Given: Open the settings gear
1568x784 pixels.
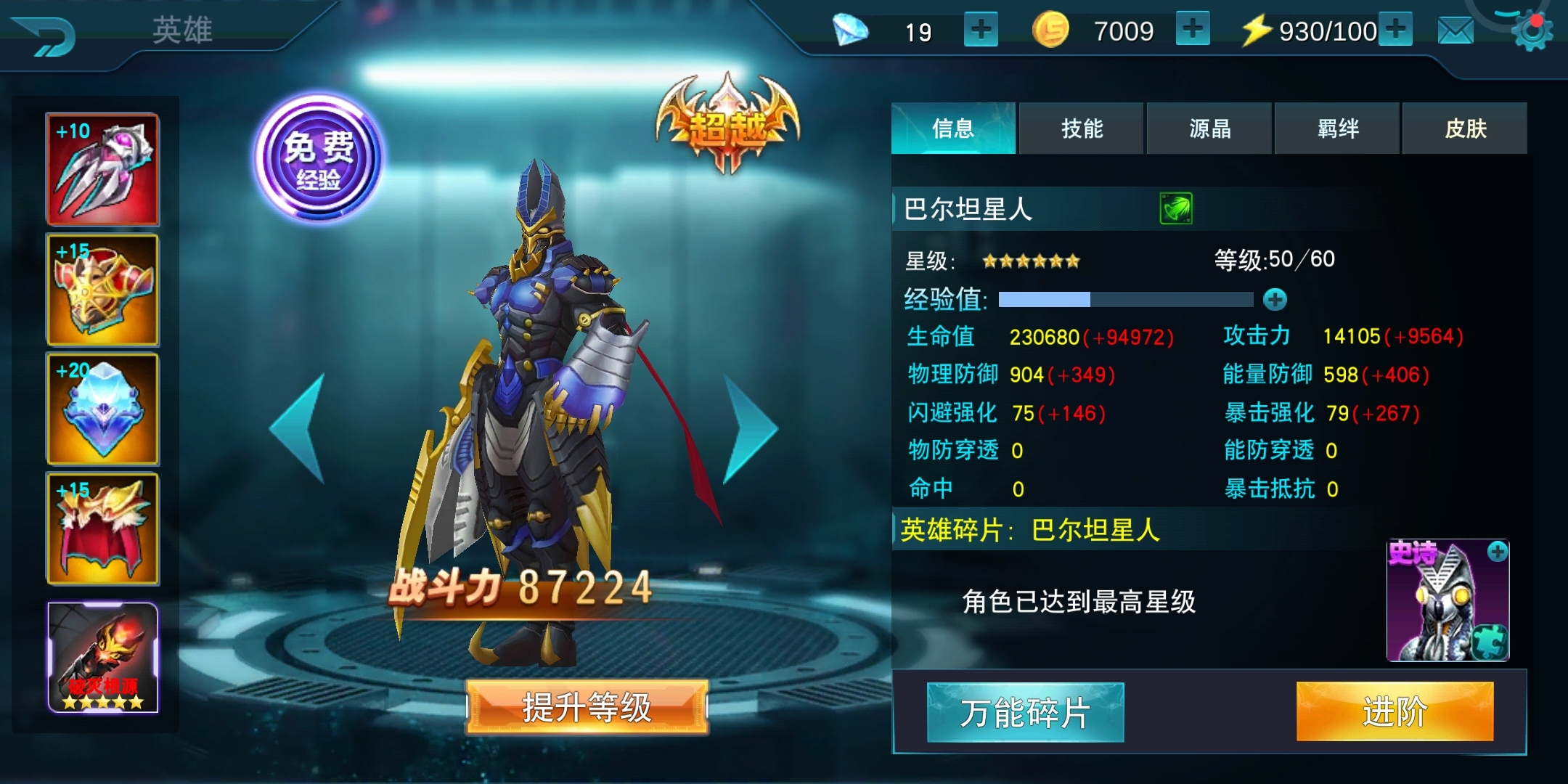Looking at the screenshot, I should (1532, 30).
